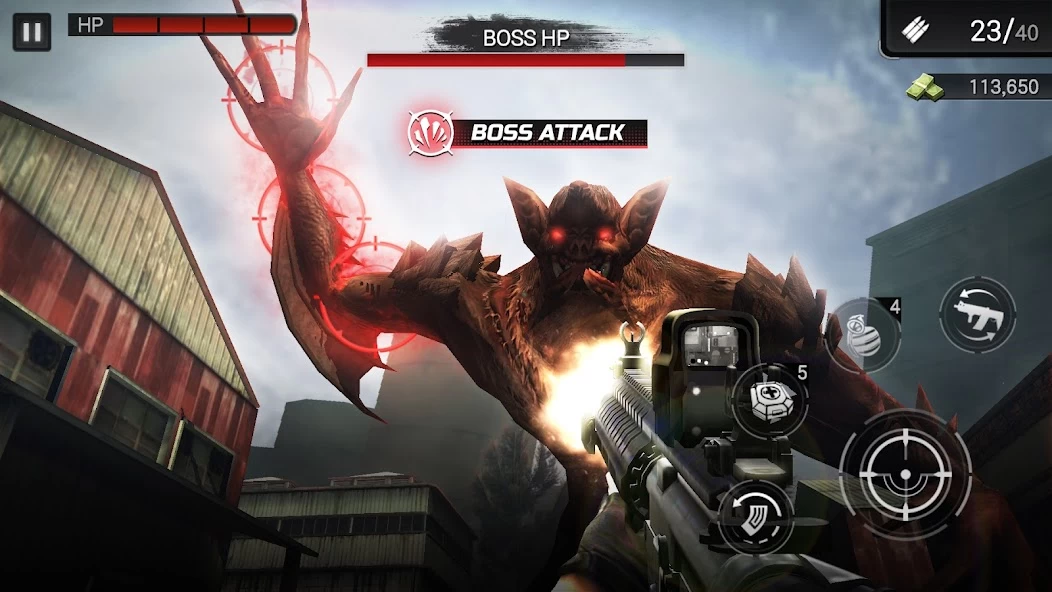This screenshot has width=1052, height=592.
Task: Throw a grenade
Action: (x=864, y=335)
